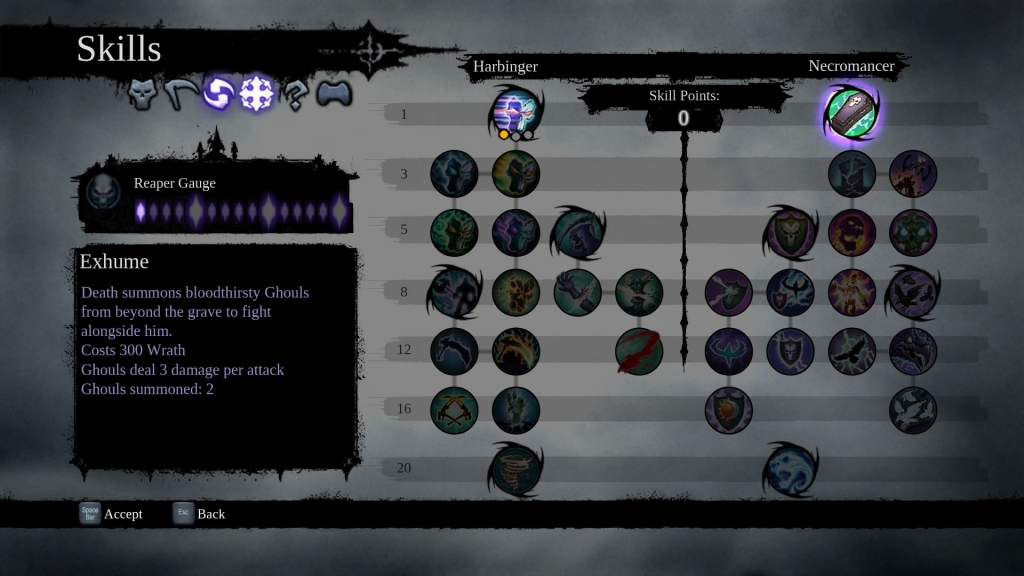This screenshot has height=576, width=1024.
Task: Choose the white crows skill at level 16
Action: pyautogui.click(x=913, y=410)
